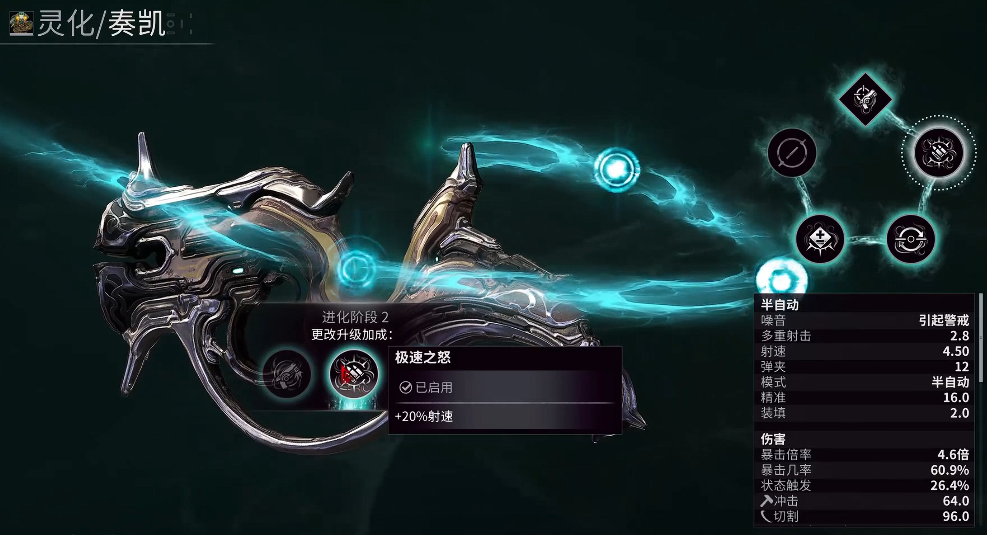Switch to the dimmed alternate perk icon
The height and width of the screenshot is (535, 987).
tap(284, 376)
